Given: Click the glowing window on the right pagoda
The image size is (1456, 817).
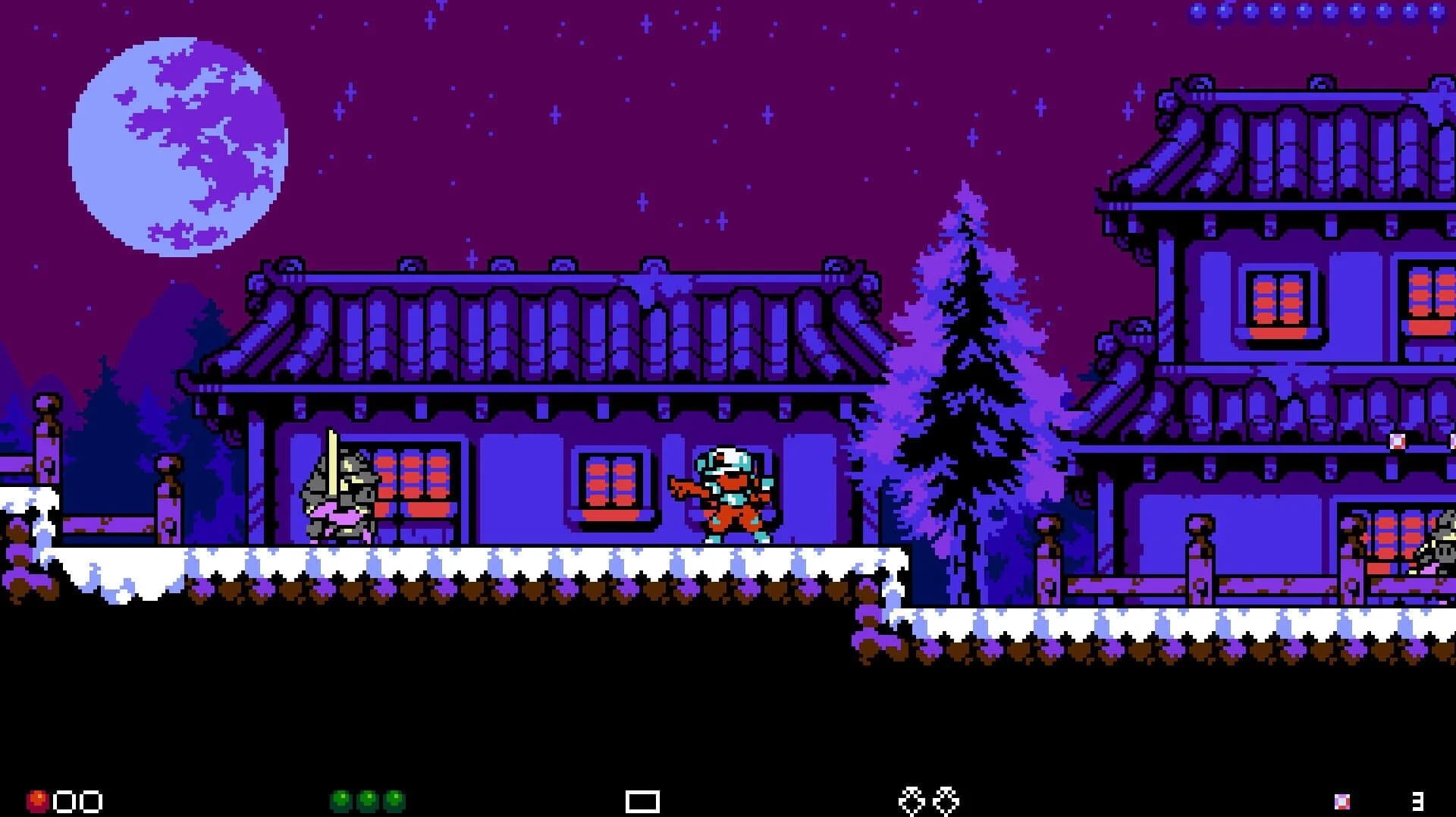Looking at the screenshot, I should (x=1278, y=300).
